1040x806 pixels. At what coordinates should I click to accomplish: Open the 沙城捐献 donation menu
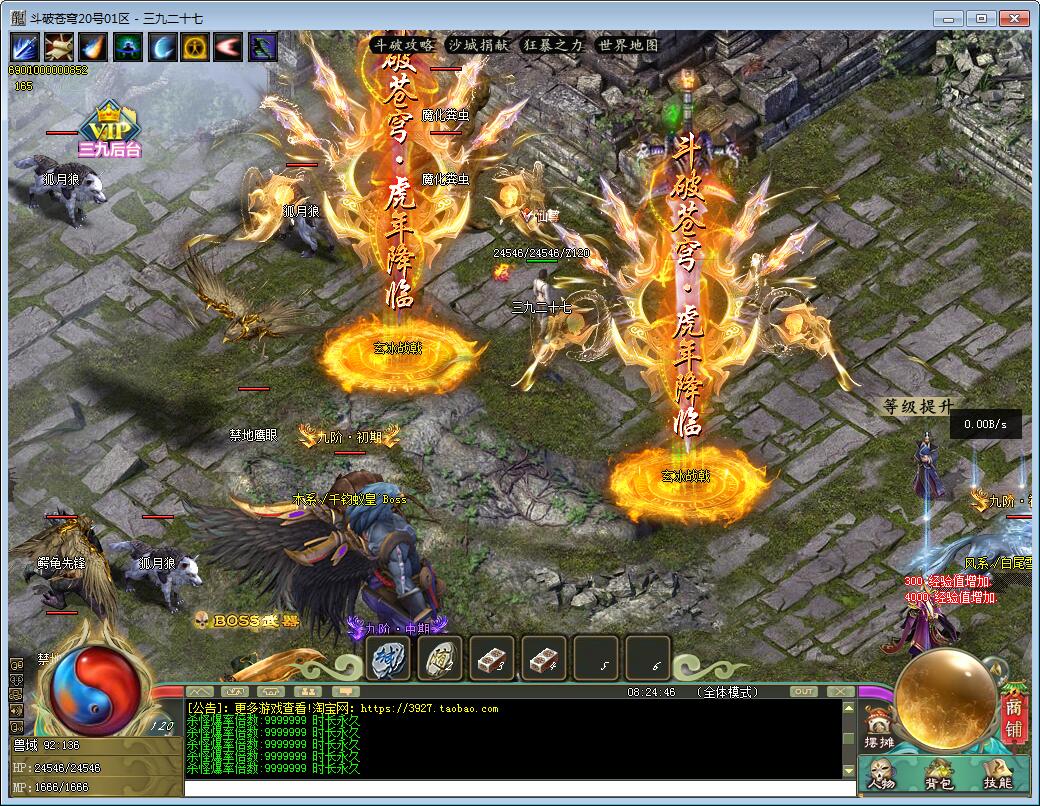pyautogui.click(x=478, y=45)
